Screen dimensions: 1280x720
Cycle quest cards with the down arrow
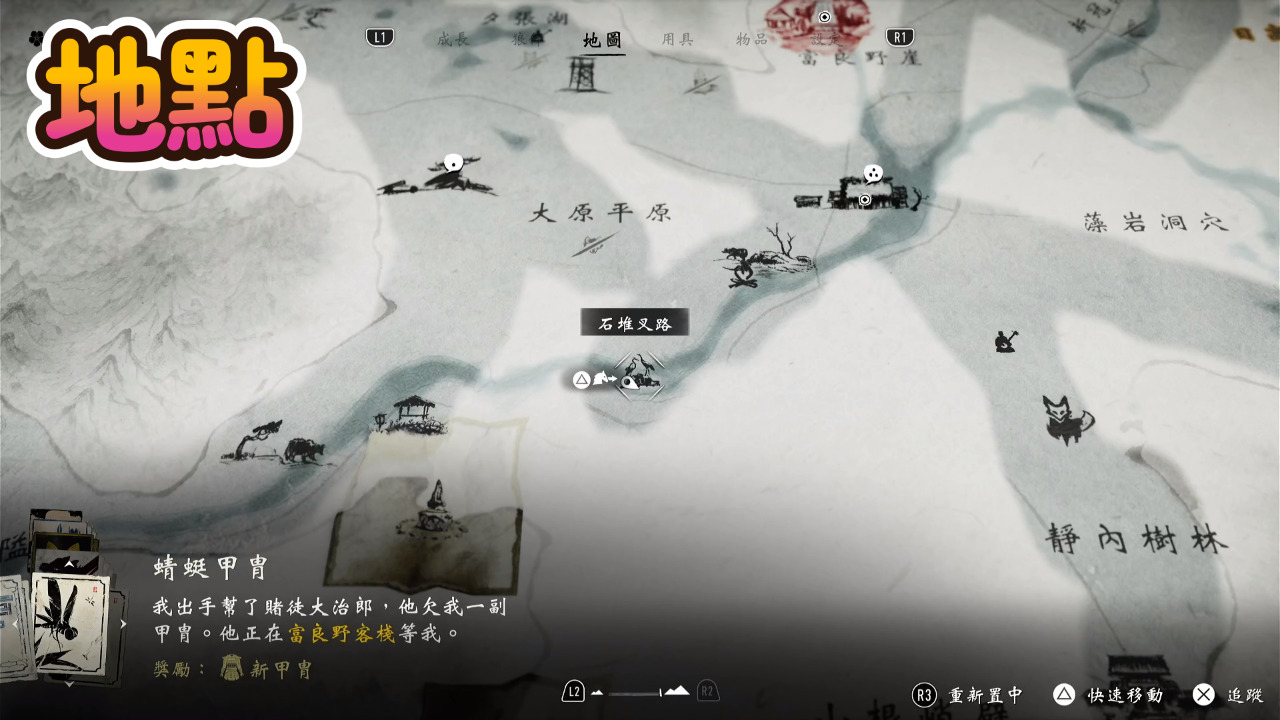point(69,684)
